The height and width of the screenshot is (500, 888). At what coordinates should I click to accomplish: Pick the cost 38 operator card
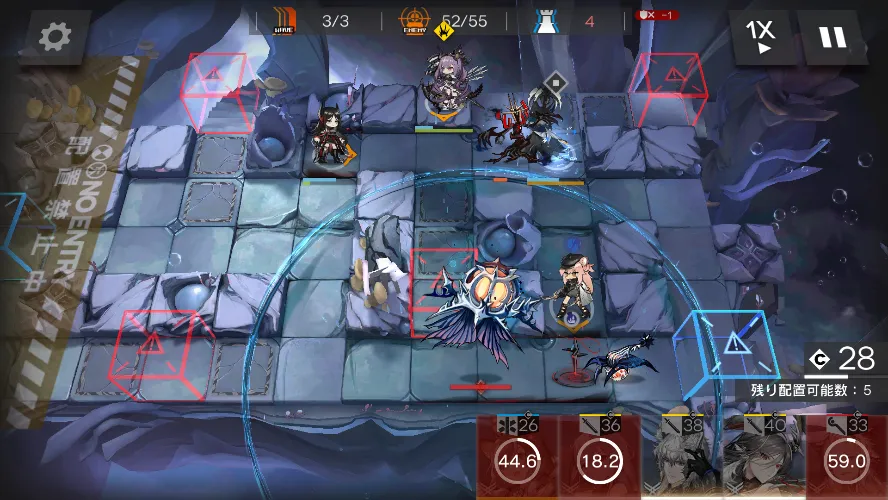pos(681,459)
